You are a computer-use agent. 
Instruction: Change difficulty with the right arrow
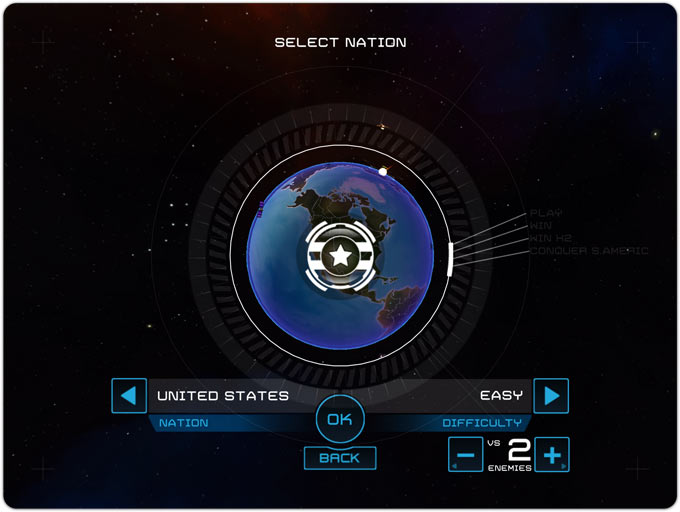pyautogui.click(x=551, y=396)
